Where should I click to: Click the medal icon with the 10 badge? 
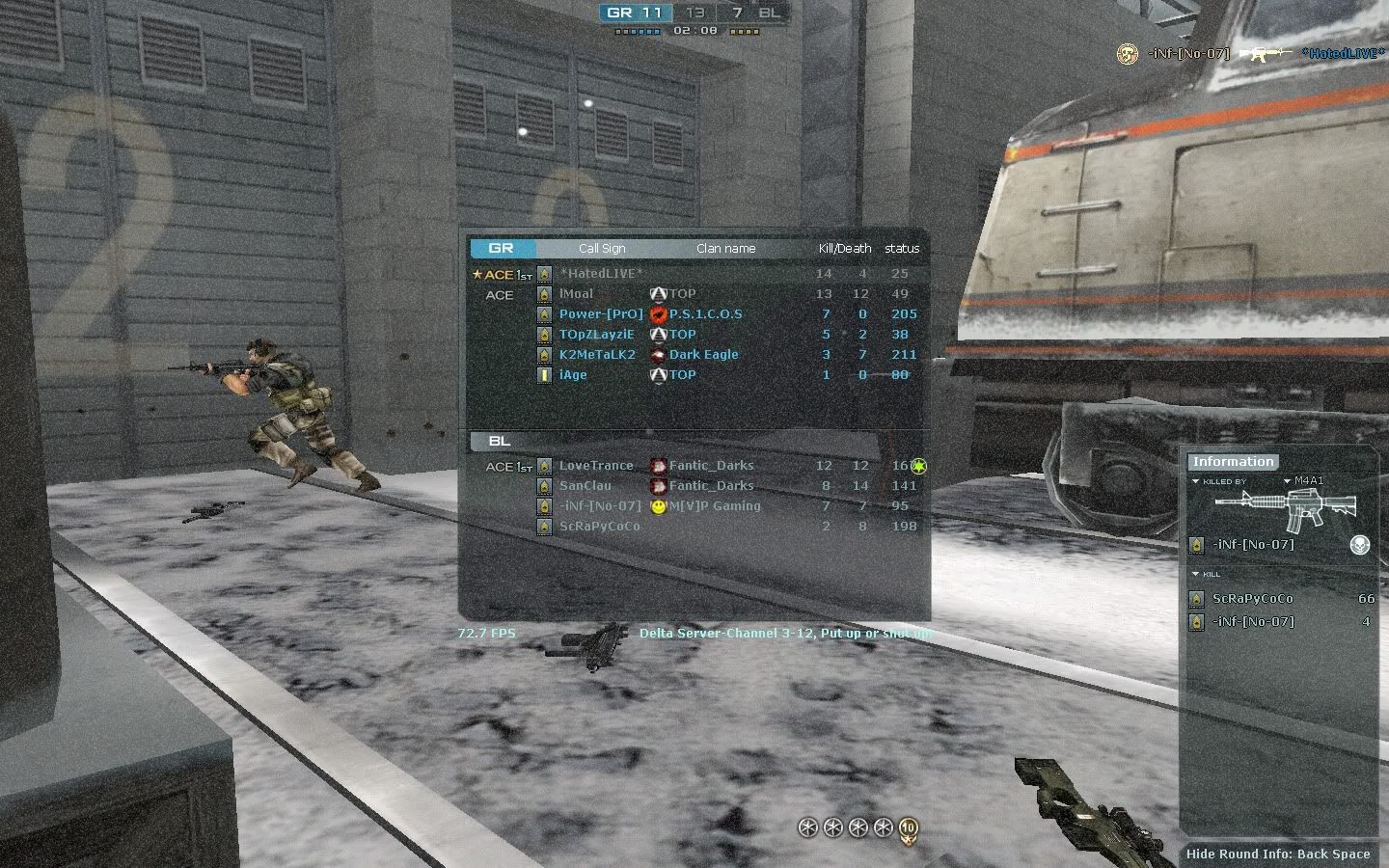pos(906,827)
